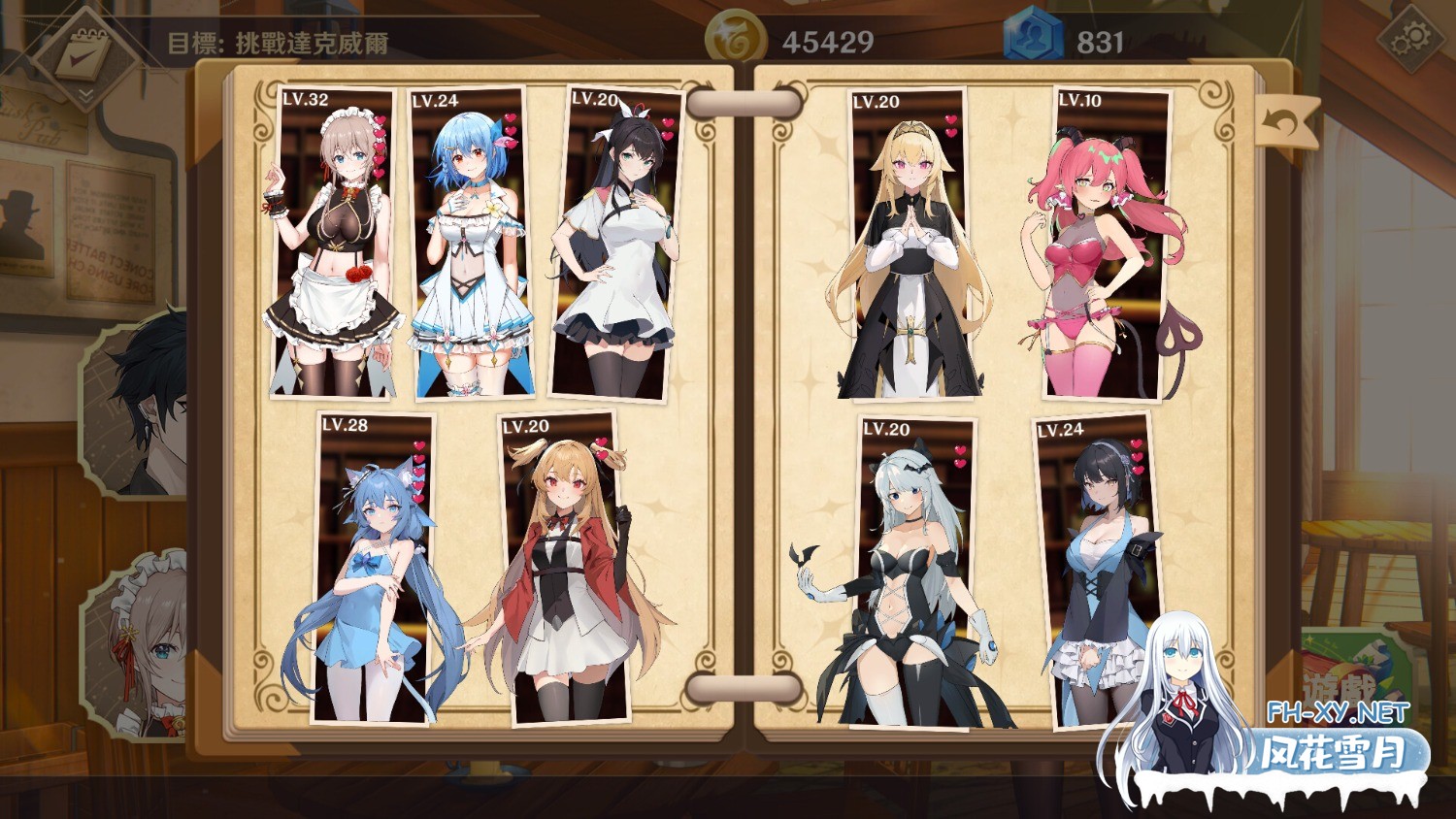
Task: Open the settings gear icon
Action: tap(1409, 40)
